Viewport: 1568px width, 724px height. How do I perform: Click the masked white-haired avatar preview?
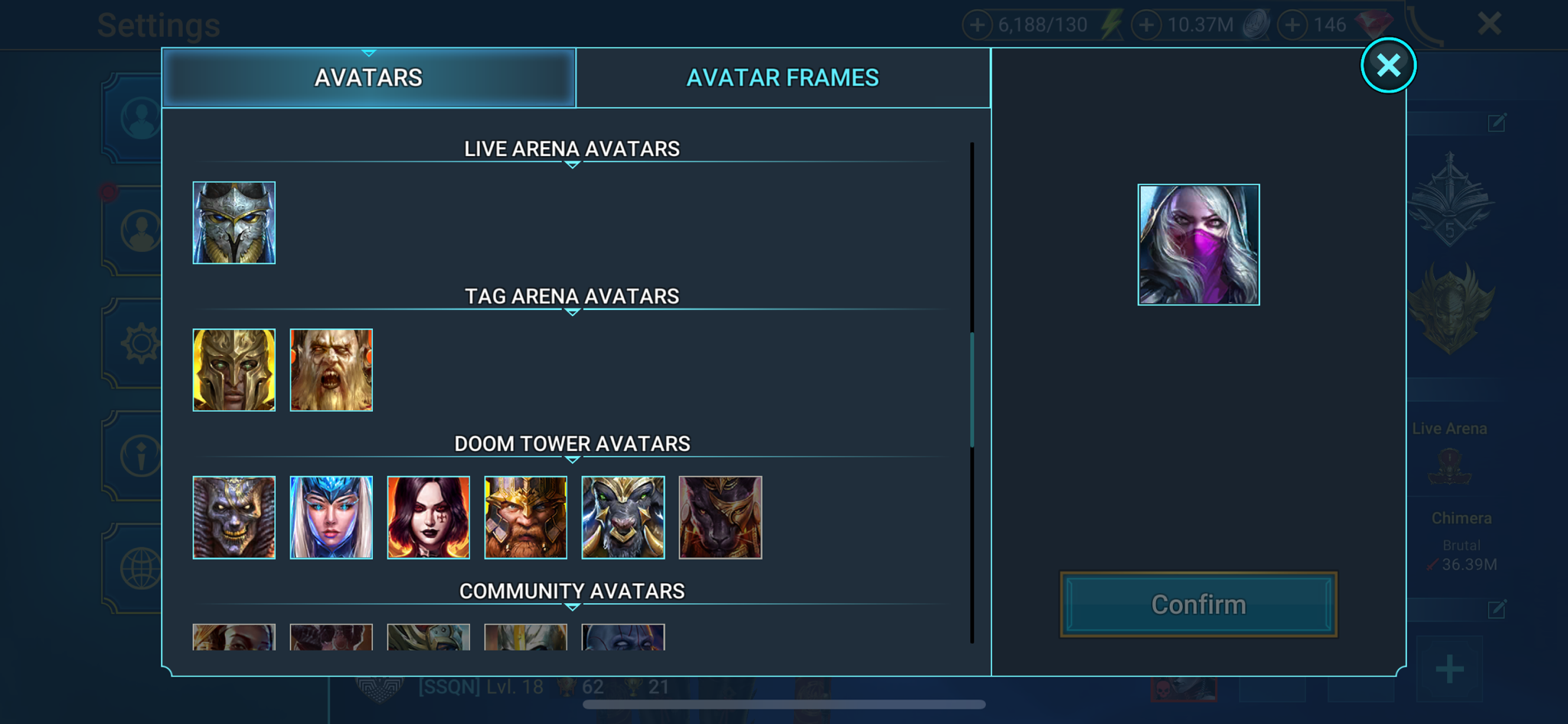coord(1198,245)
